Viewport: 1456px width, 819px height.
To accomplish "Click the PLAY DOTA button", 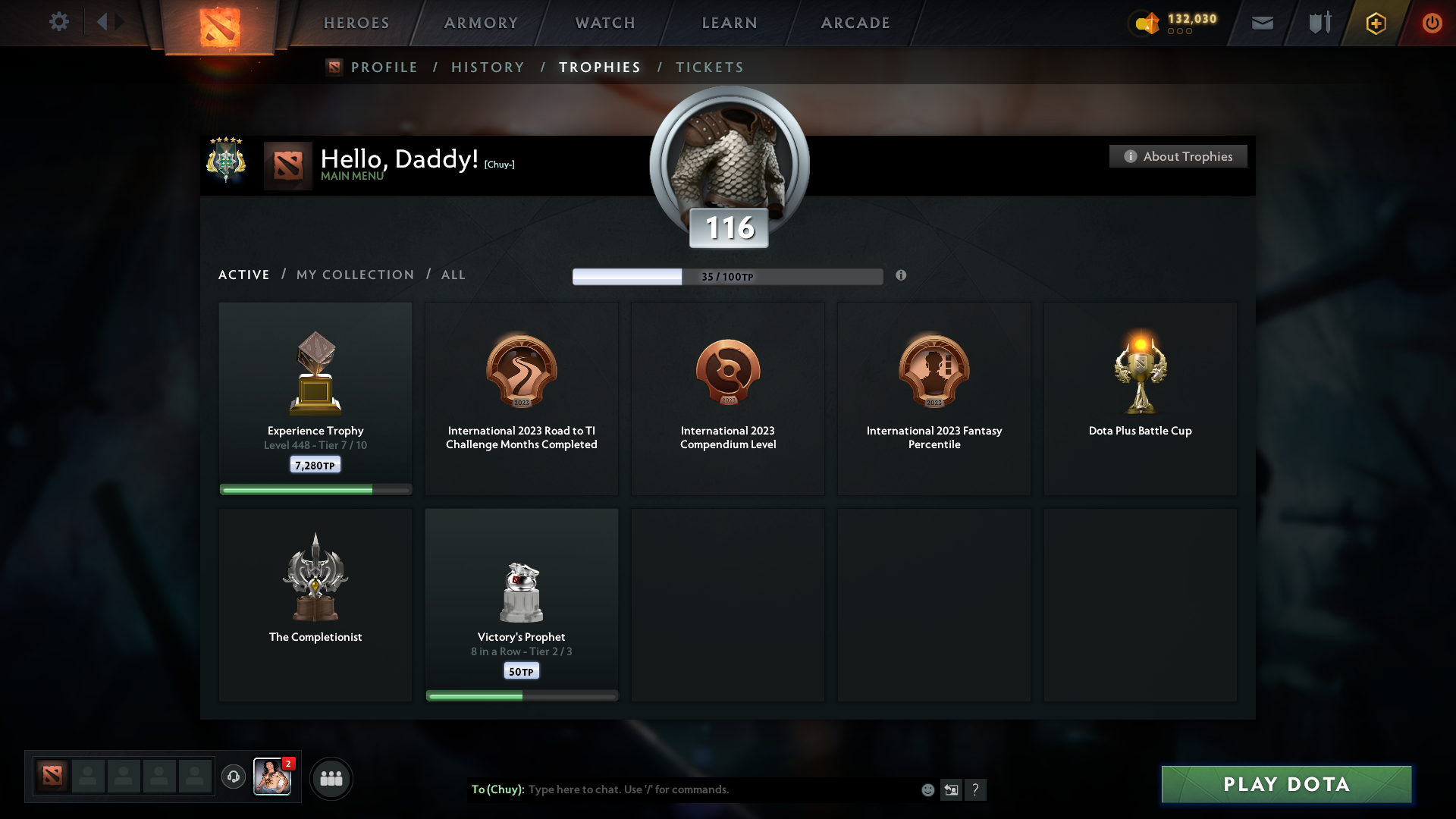I will pyautogui.click(x=1285, y=785).
